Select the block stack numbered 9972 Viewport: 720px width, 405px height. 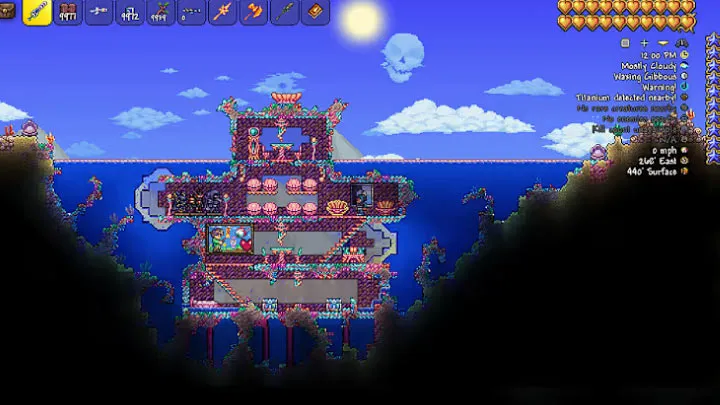pyautogui.click(x=130, y=13)
